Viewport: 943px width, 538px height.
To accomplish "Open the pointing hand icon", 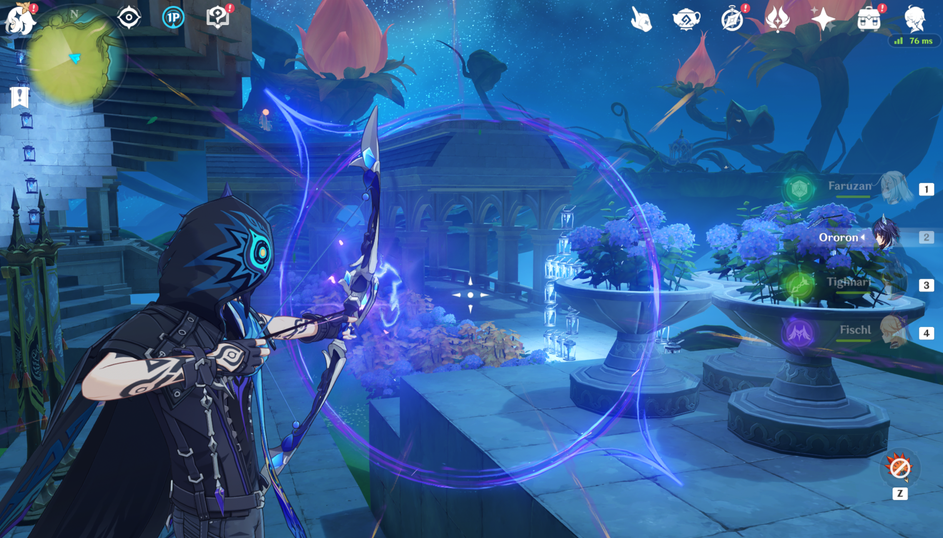I will coord(641,19).
